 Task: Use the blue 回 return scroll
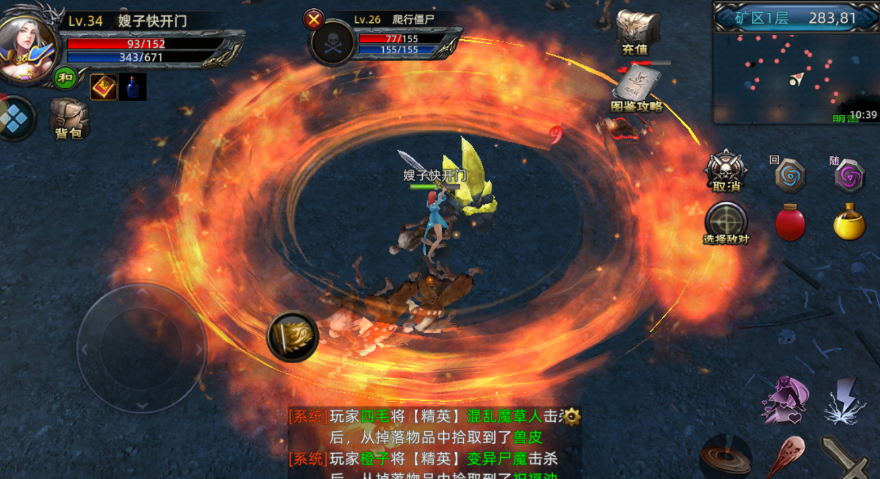coord(789,176)
